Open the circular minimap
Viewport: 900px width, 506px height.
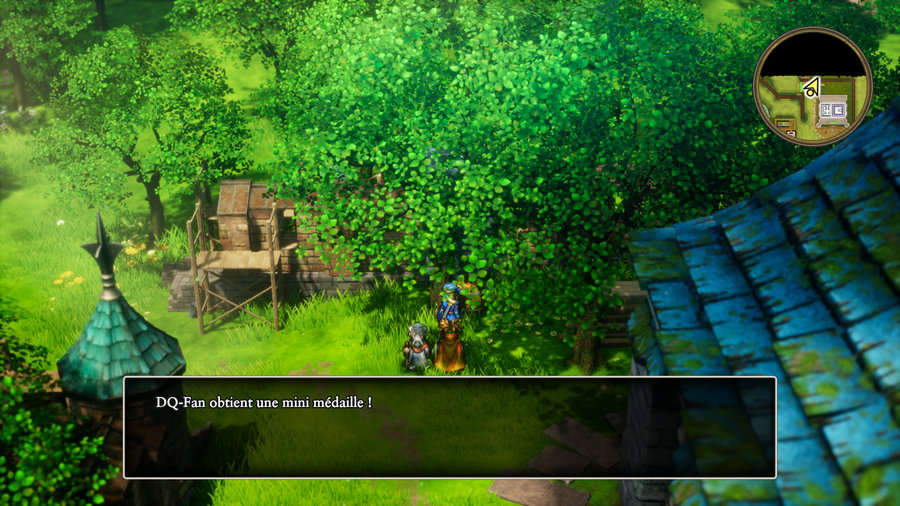812,86
